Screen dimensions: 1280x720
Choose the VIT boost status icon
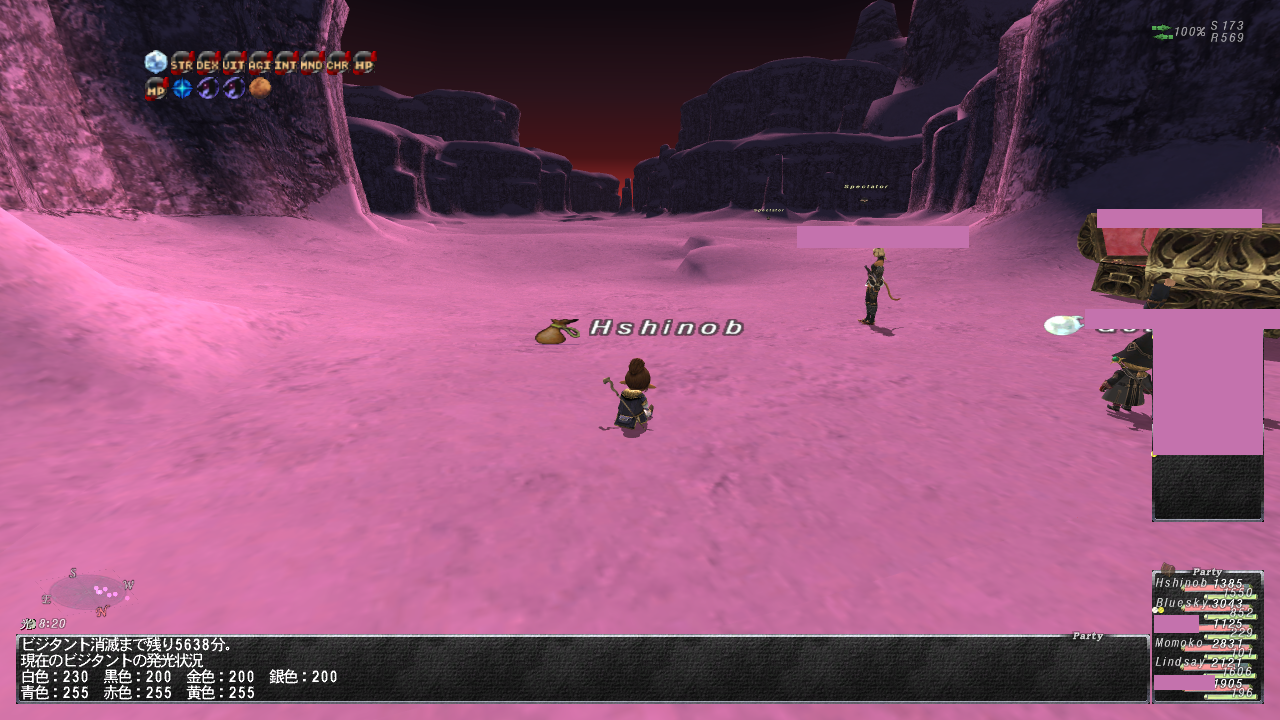point(233,64)
